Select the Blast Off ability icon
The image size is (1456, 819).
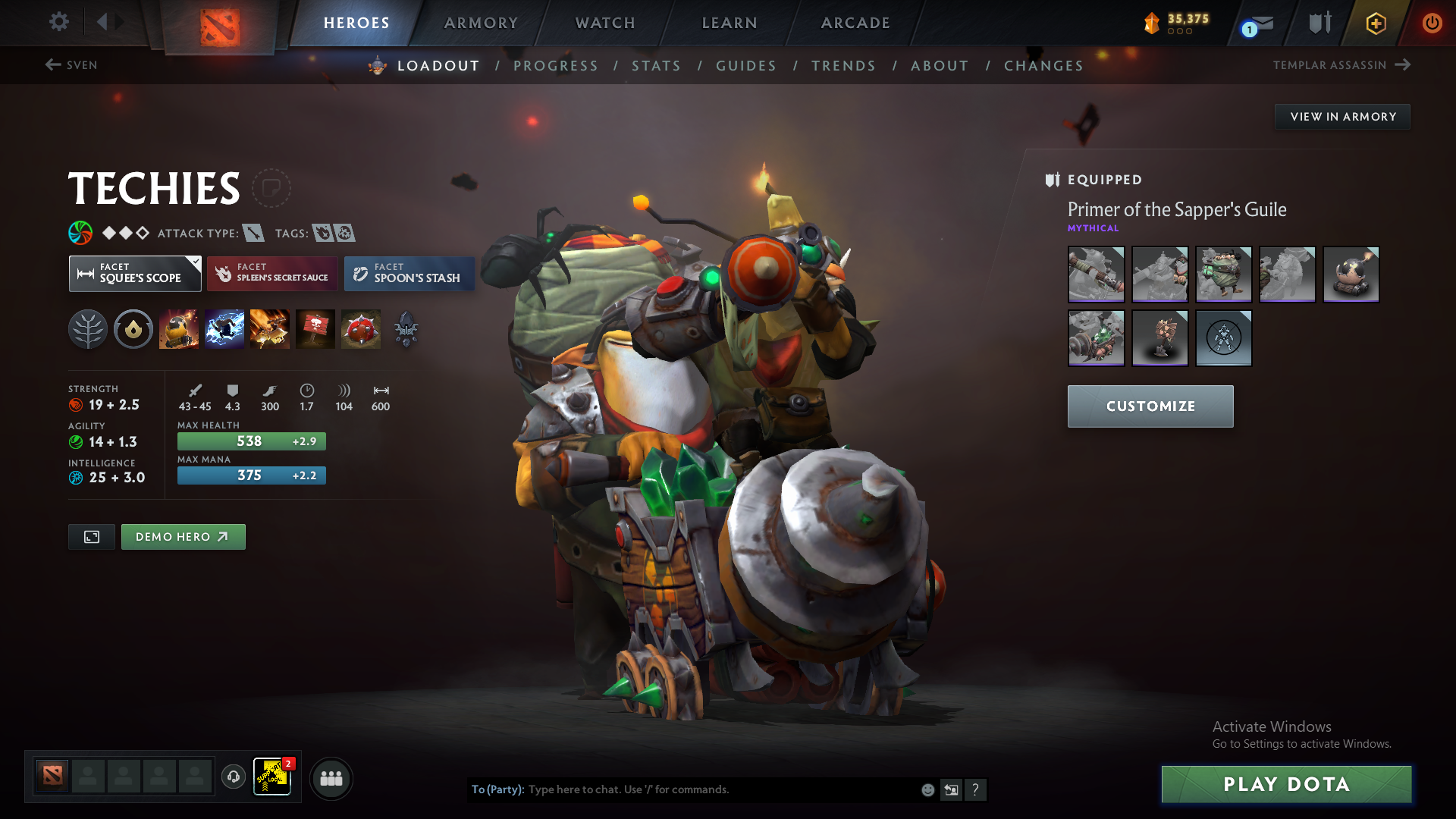coord(270,328)
